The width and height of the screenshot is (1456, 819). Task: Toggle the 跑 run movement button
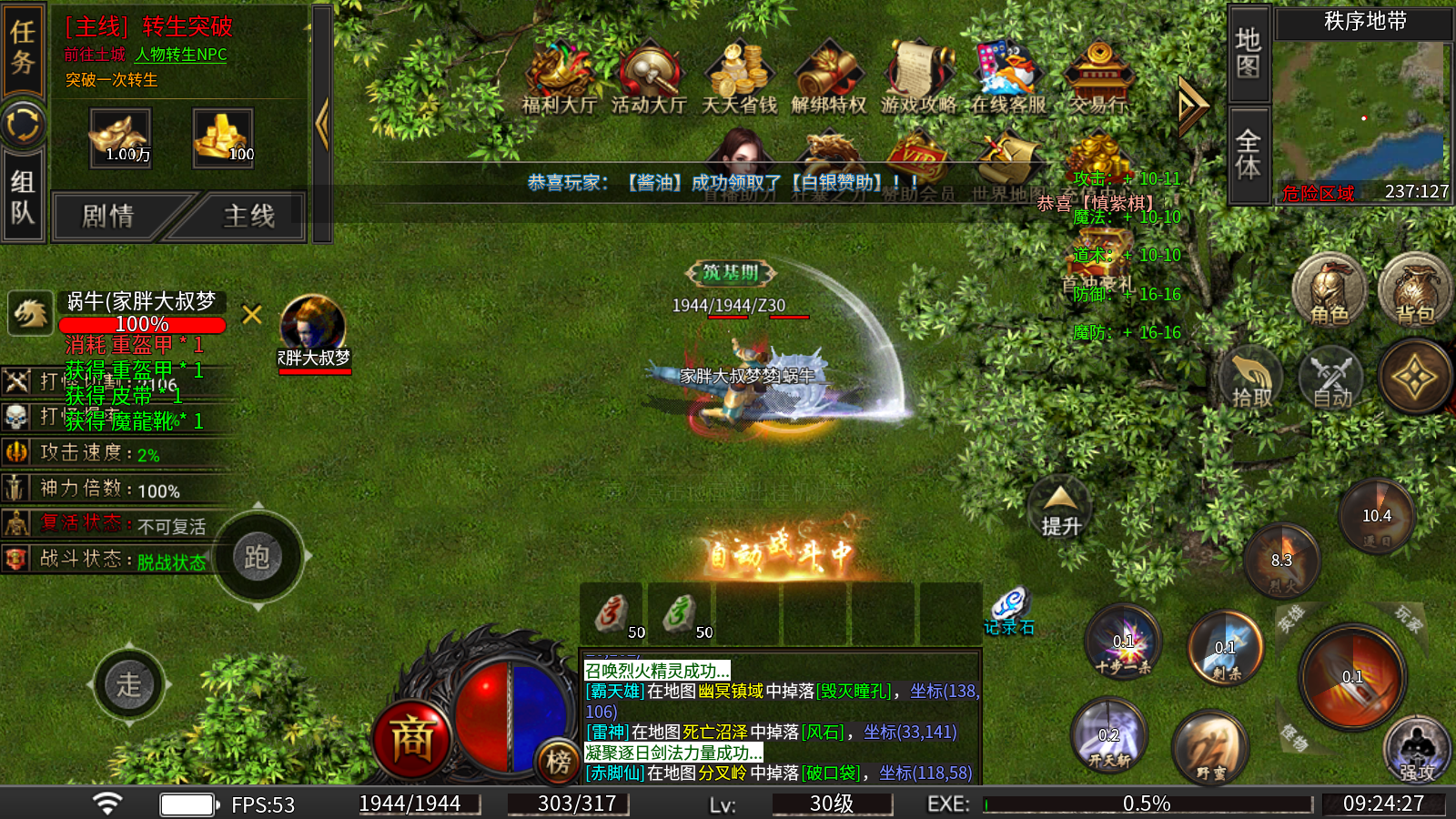(x=258, y=557)
